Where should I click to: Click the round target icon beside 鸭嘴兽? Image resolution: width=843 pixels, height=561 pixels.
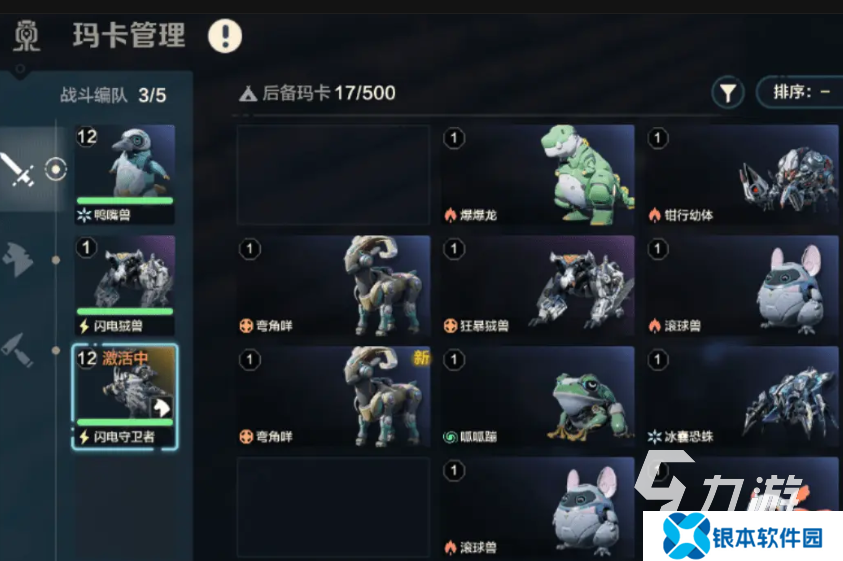pos(56,170)
